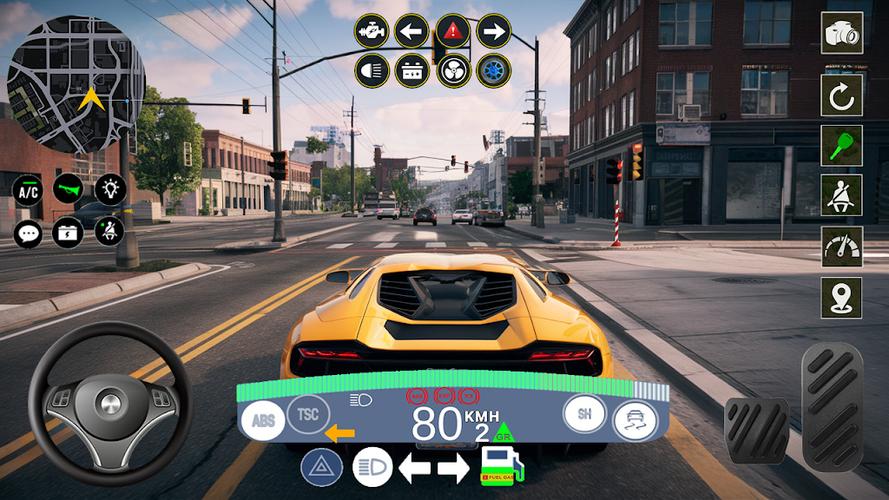The width and height of the screenshot is (889, 500).
Task: Click the circular reset arrow button
Action: click(x=841, y=94)
